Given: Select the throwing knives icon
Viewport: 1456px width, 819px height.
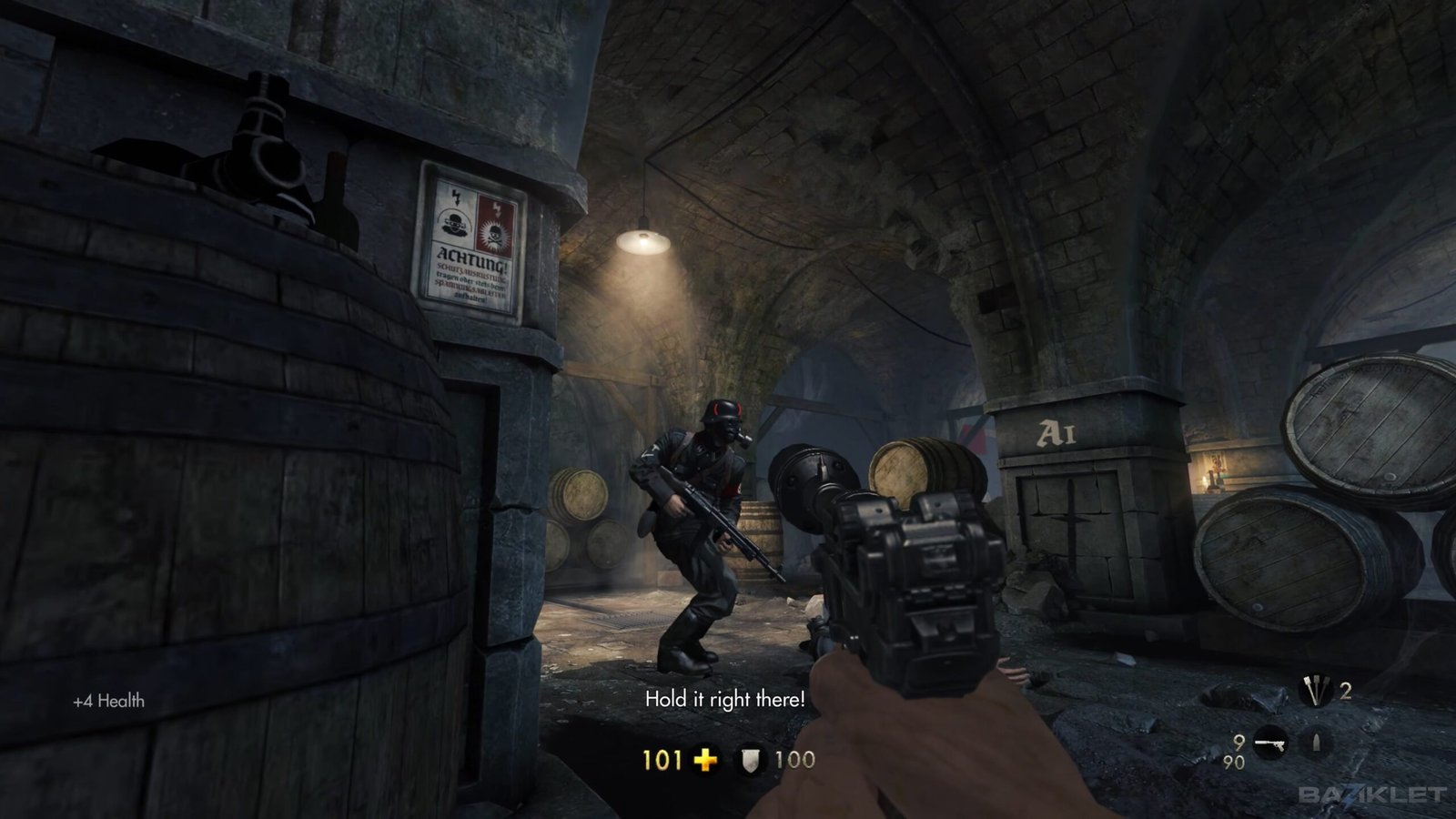Looking at the screenshot, I should coord(1314,693).
